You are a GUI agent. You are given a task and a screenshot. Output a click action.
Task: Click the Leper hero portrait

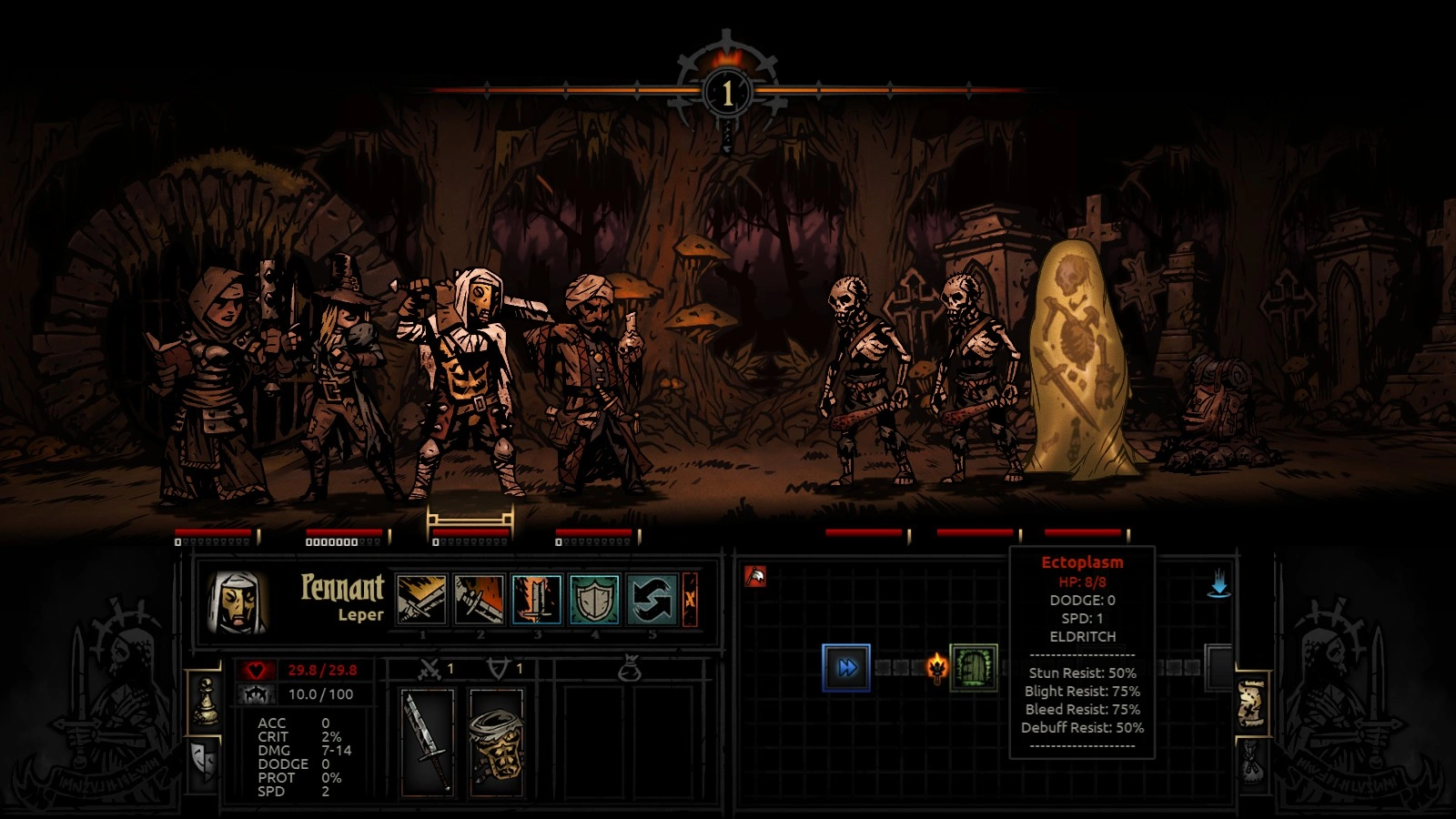237,602
